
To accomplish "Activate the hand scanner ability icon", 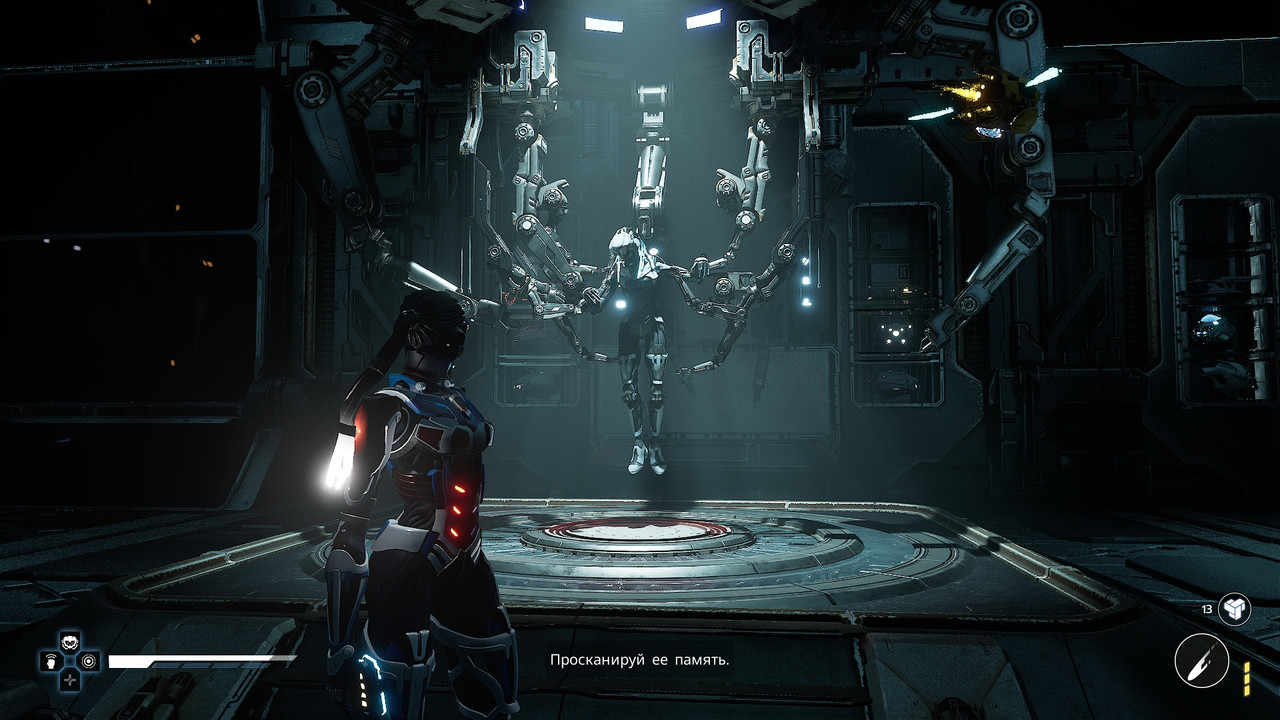I will 50,661.
